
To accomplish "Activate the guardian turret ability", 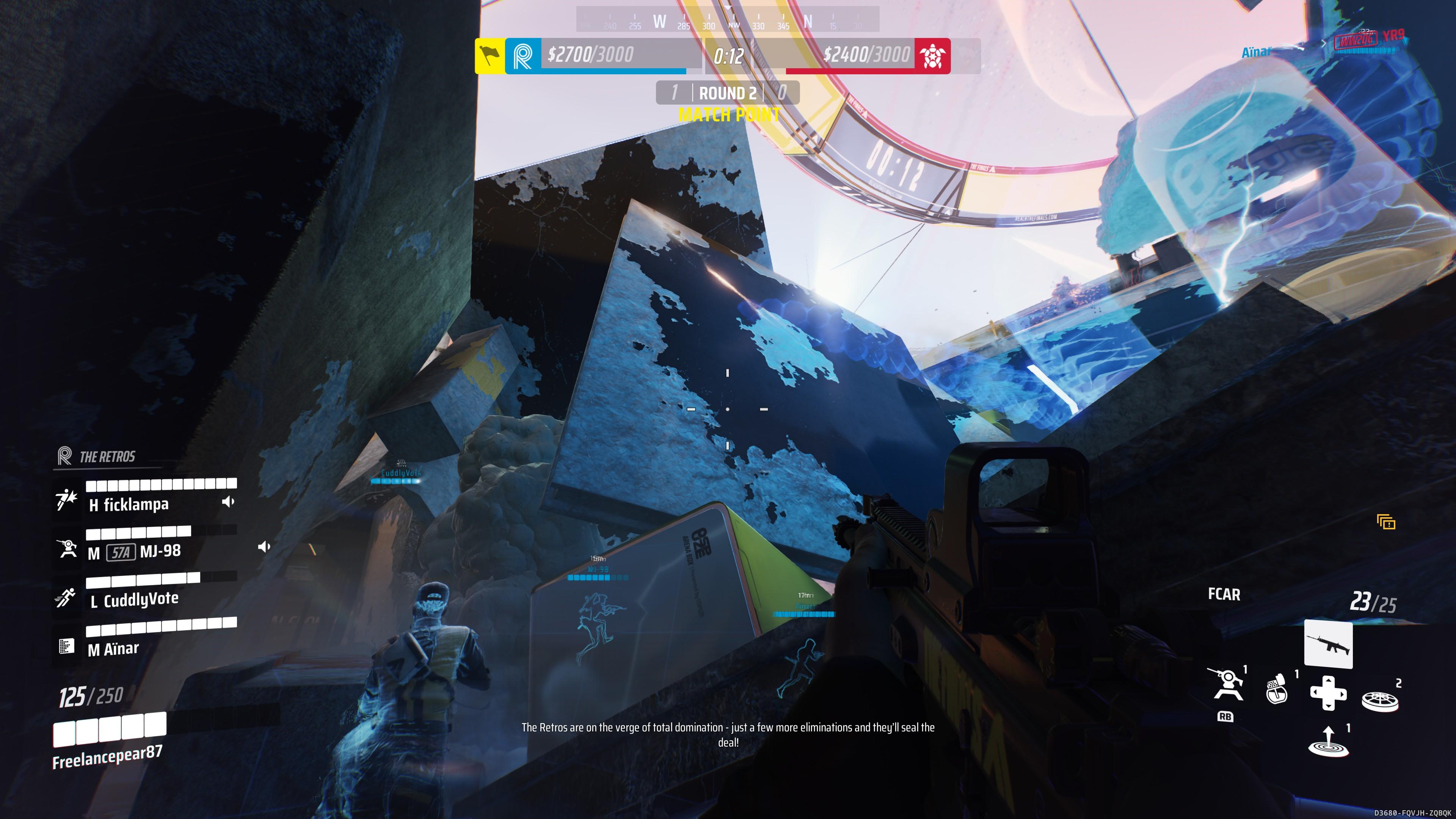I will [x=1225, y=686].
